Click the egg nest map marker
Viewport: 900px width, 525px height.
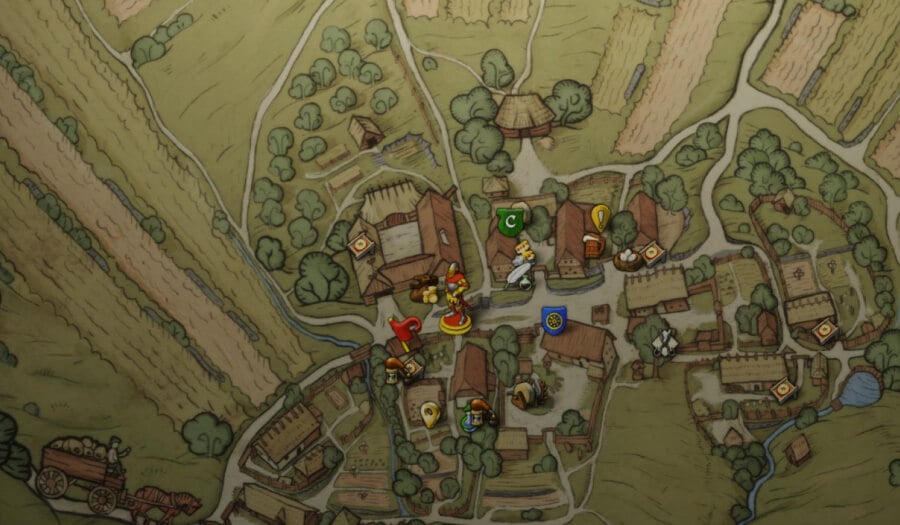[628, 260]
